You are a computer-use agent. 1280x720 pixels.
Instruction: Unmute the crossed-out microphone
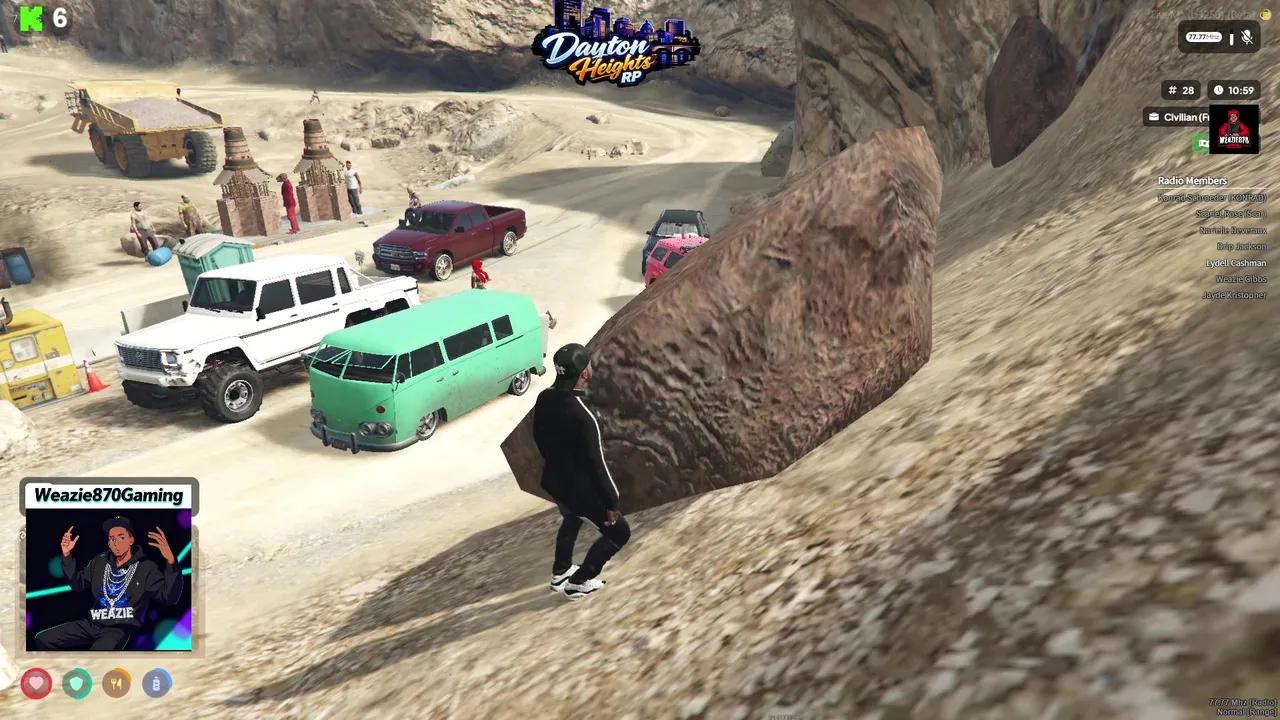click(1246, 37)
